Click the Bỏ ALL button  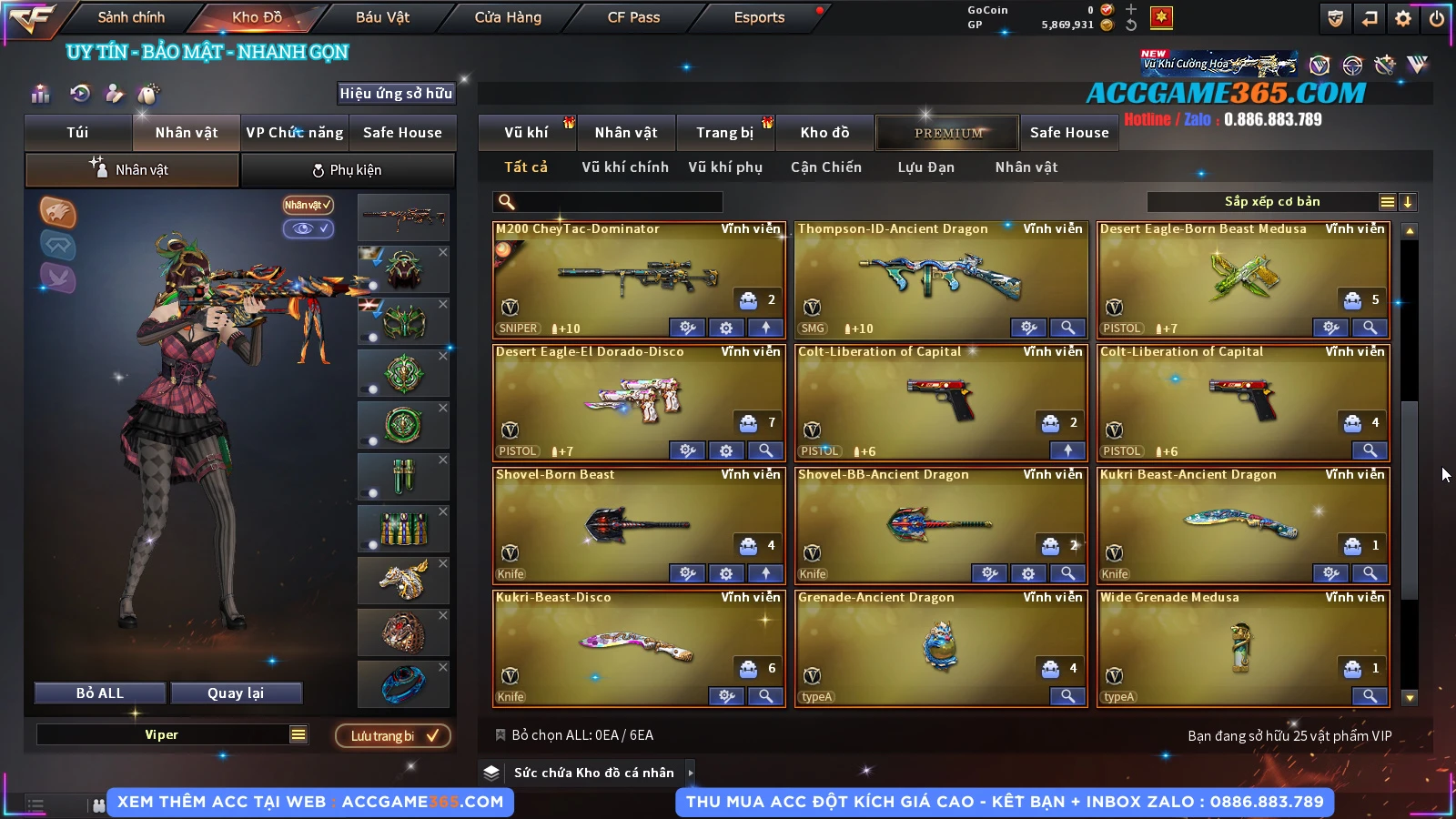pos(100,693)
